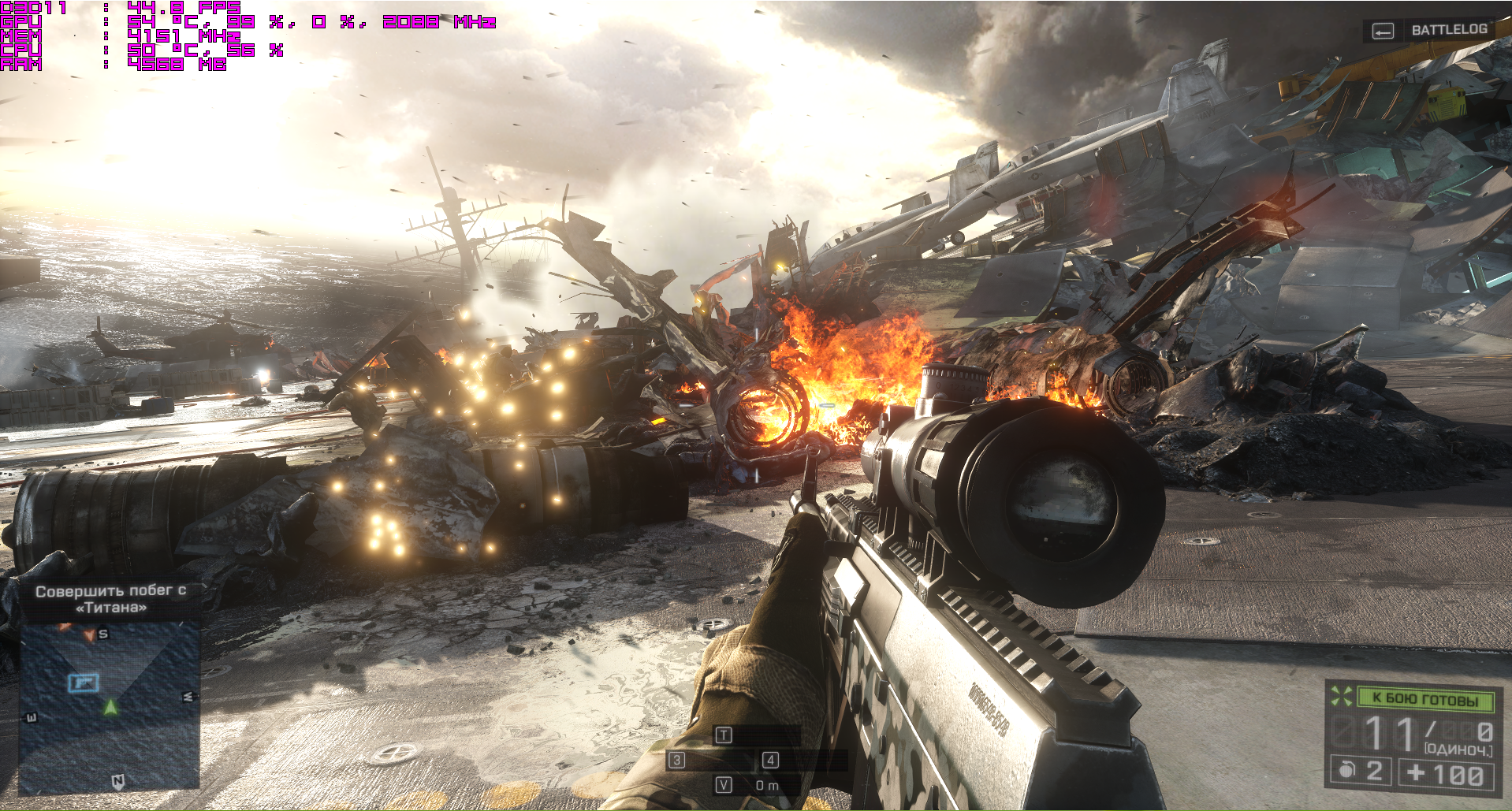The image size is (1512, 811).
Task: Click the blue objective marker on minimap
Action: click(x=83, y=683)
